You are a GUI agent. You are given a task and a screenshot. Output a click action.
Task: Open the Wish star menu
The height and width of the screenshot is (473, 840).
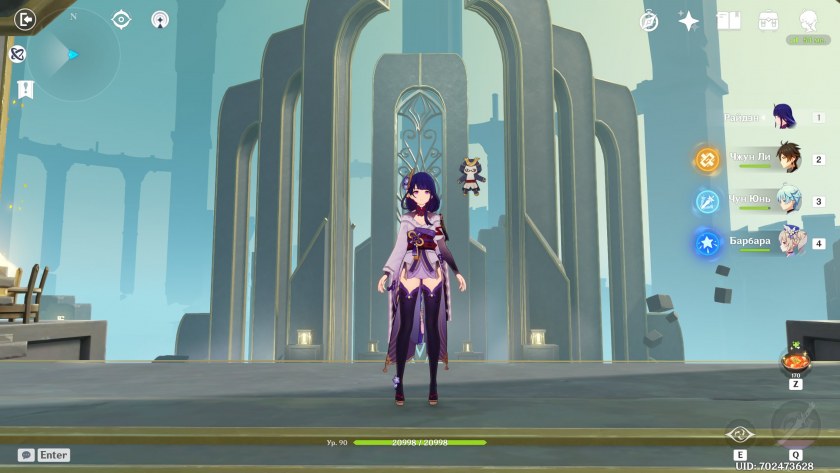(x=689, y=21)
